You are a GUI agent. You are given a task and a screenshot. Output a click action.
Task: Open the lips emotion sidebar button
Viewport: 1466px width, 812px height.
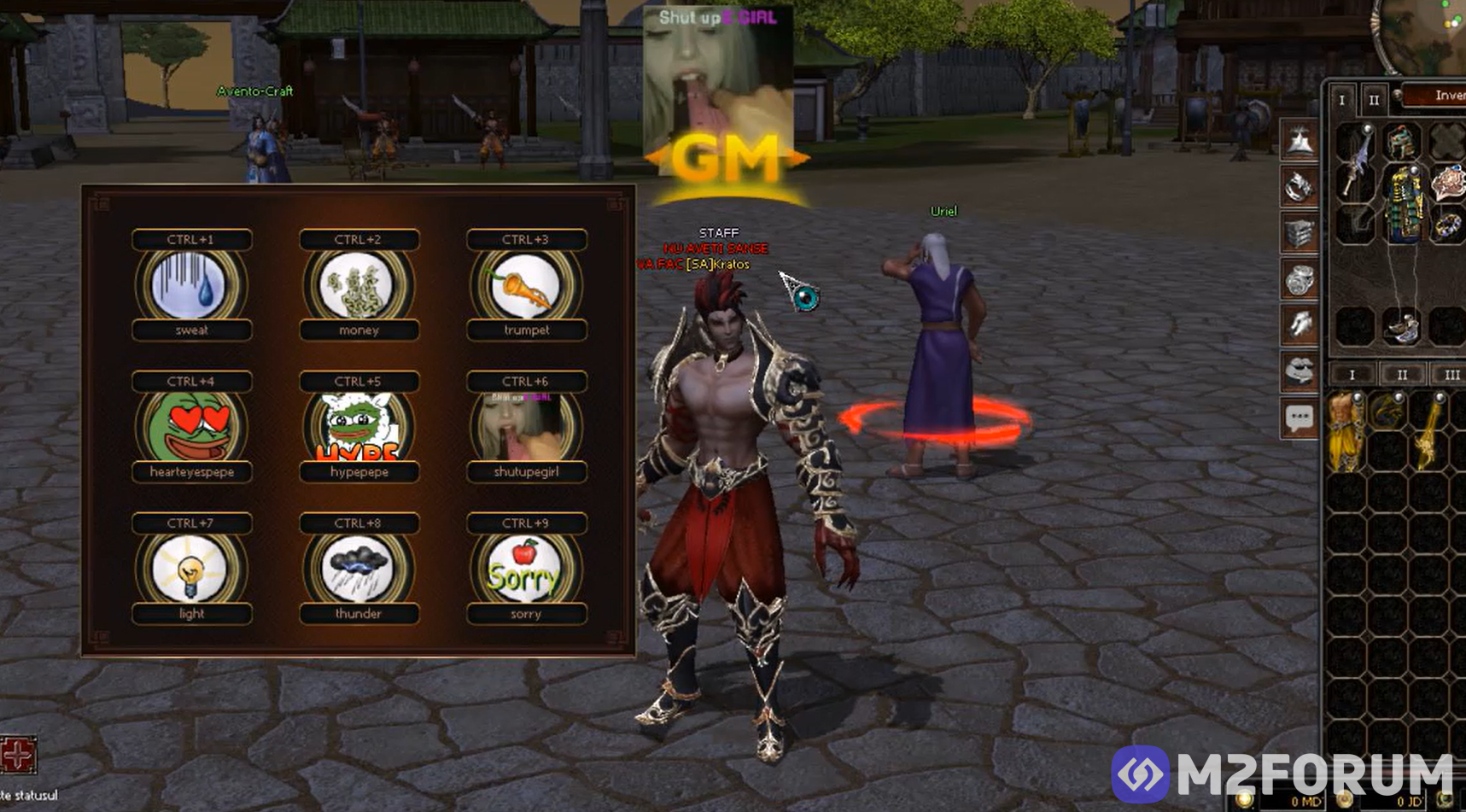[x=1299, y=371]
